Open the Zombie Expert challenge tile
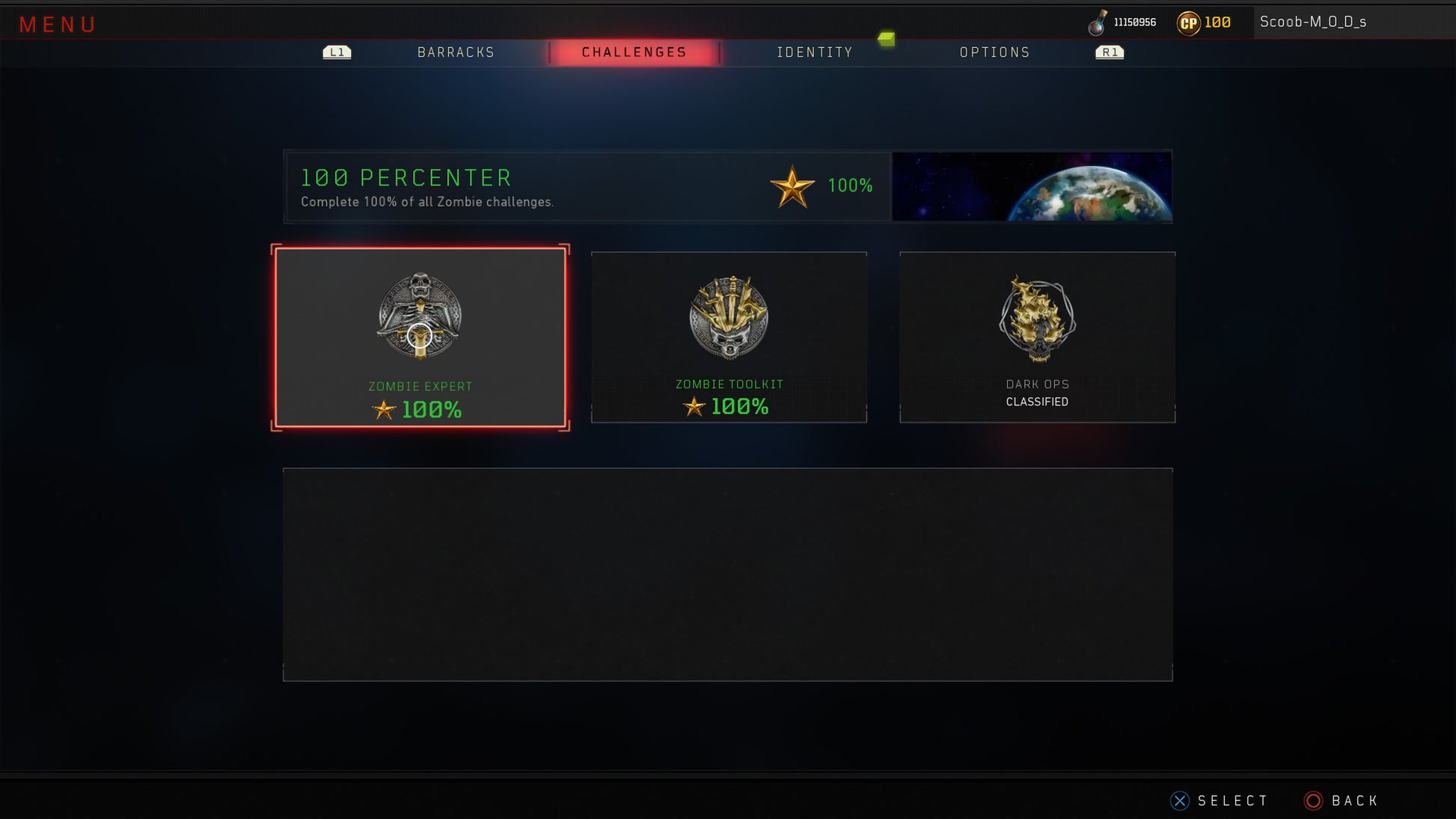This screenshot has height=819, width=1456. (420, 337)
